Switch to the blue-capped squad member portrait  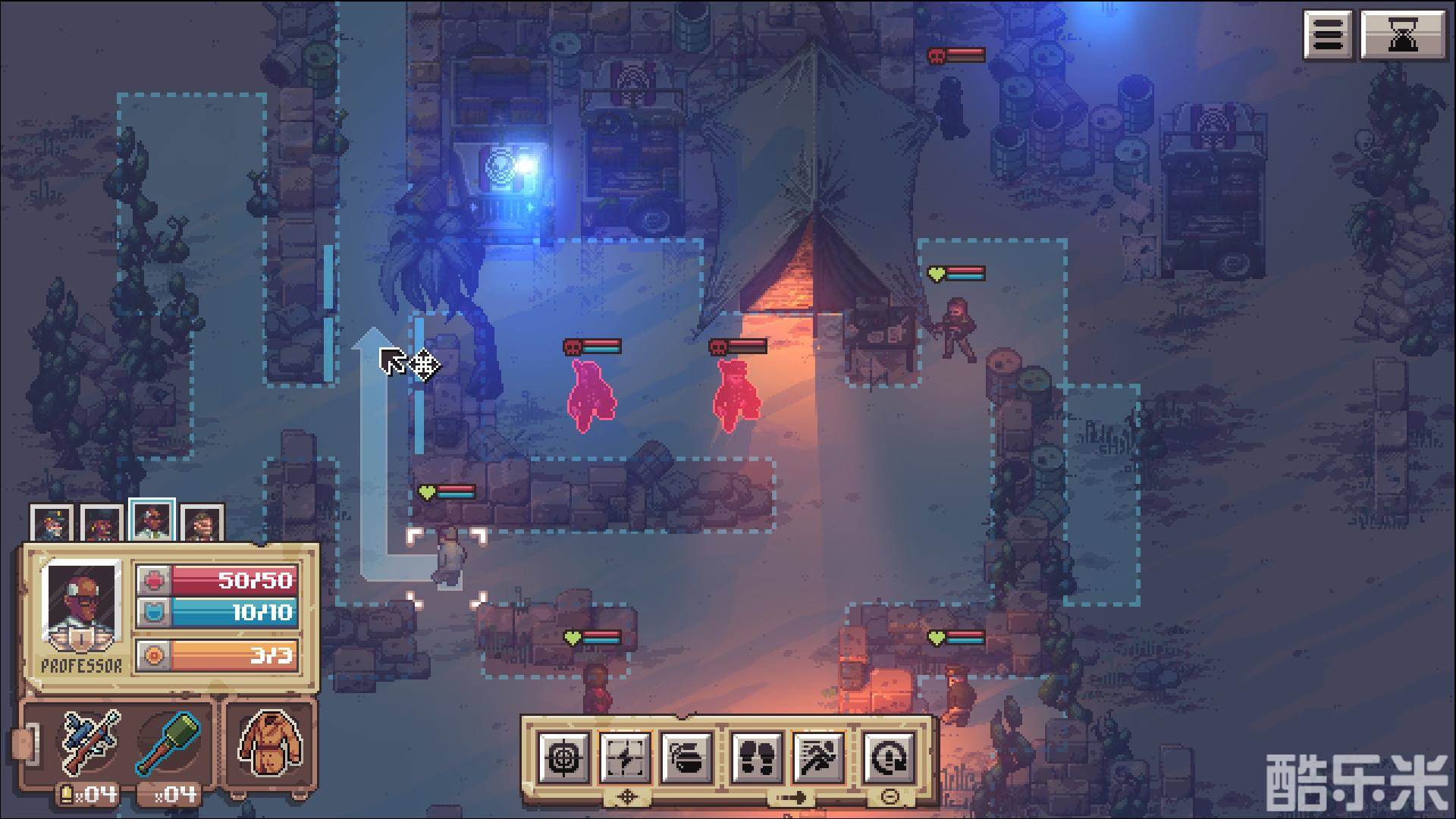[x=52, y=523]
